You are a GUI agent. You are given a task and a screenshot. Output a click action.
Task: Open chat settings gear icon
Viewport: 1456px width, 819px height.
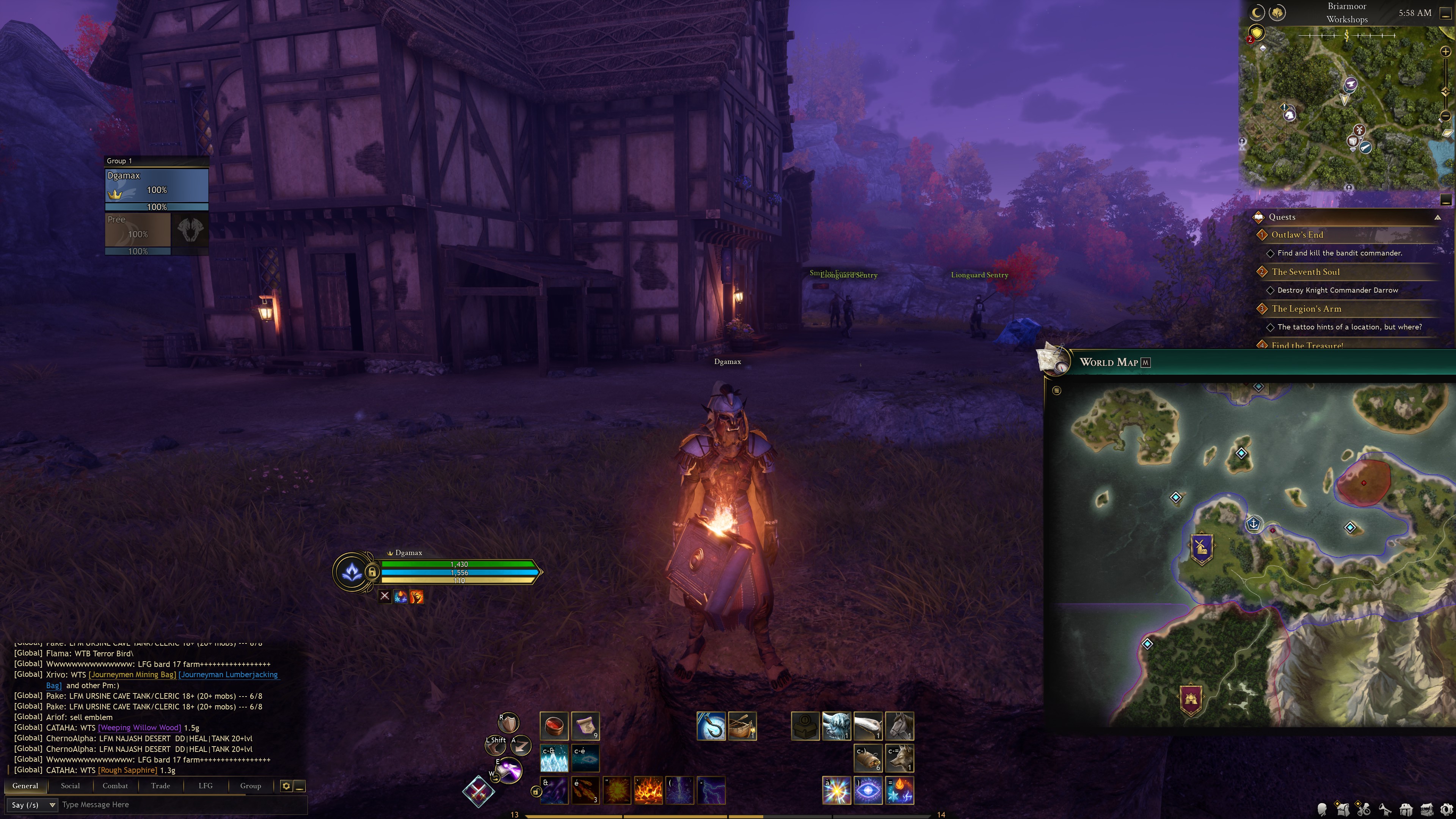point(286,786)
